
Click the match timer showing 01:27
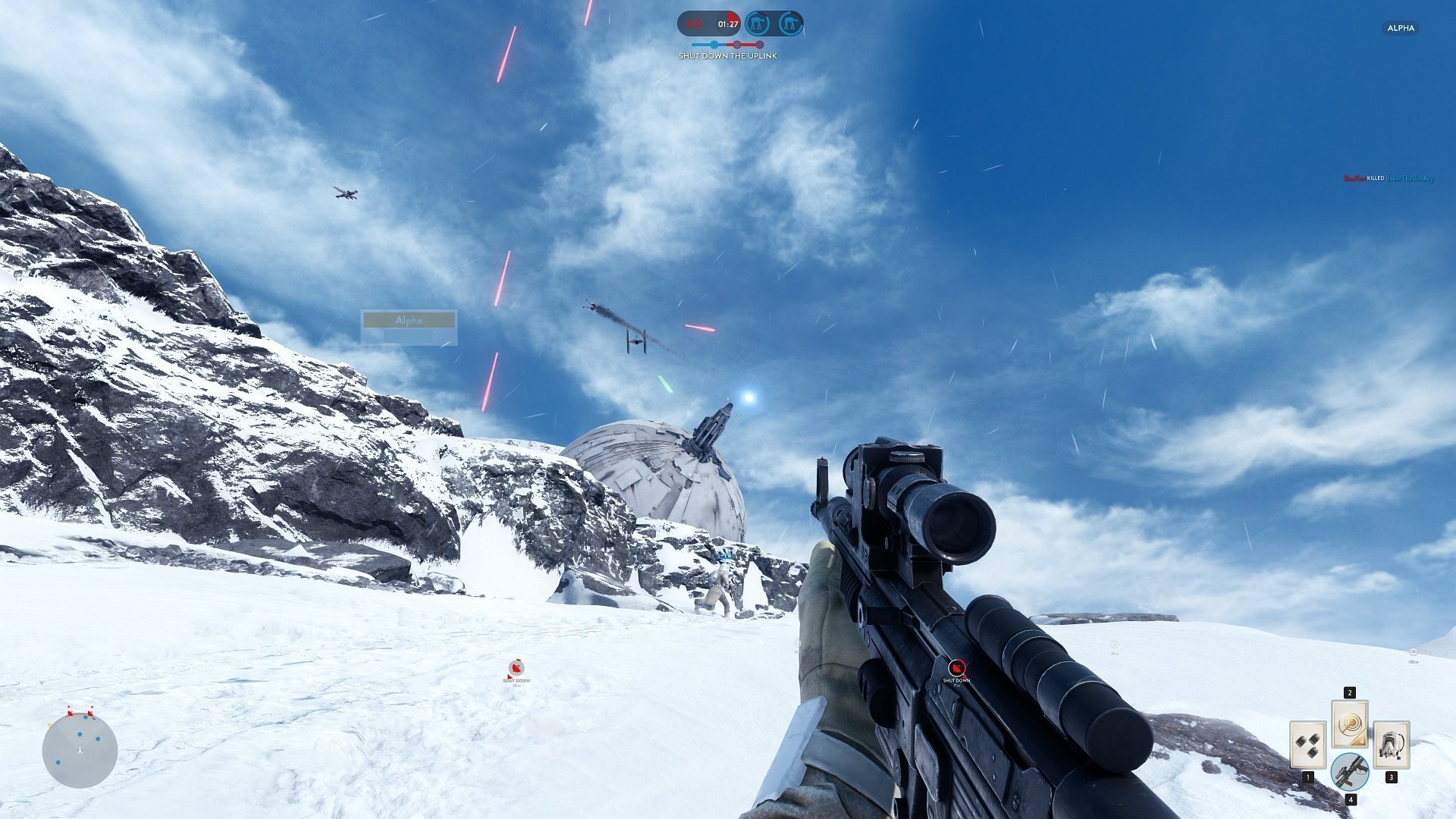(728, 24)
